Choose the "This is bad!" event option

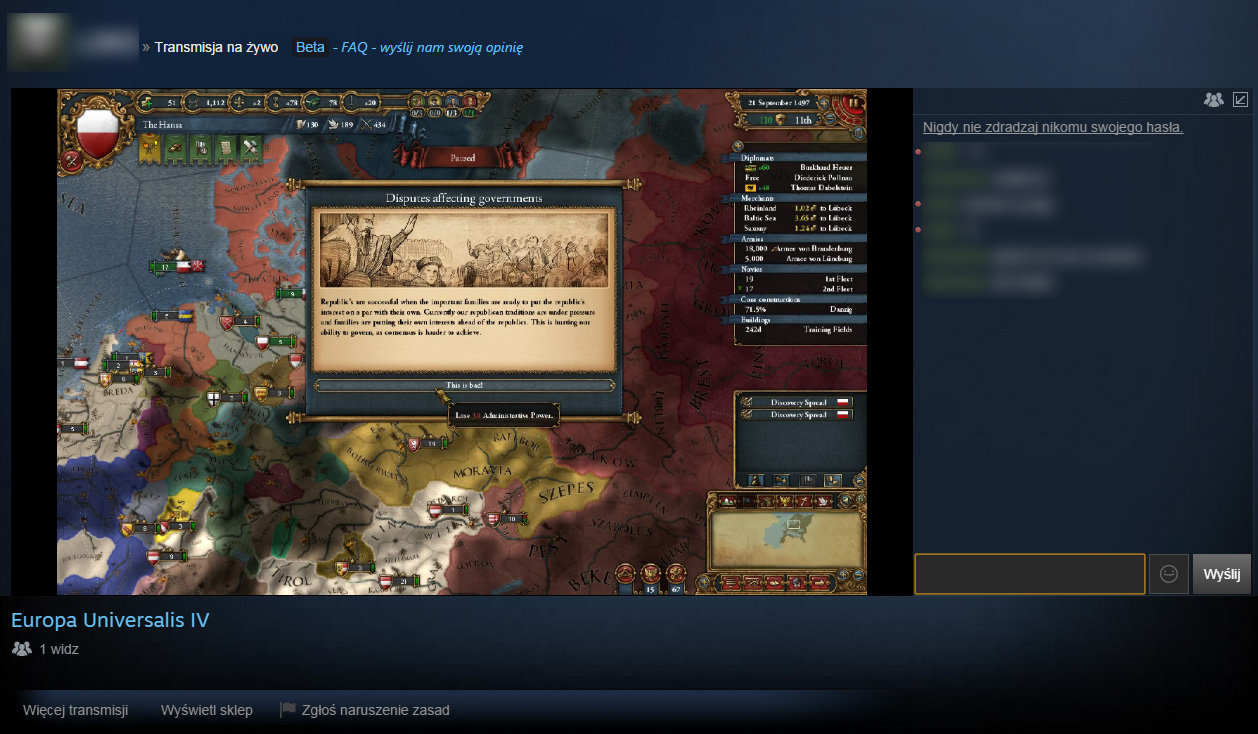(x=464, y=385)
